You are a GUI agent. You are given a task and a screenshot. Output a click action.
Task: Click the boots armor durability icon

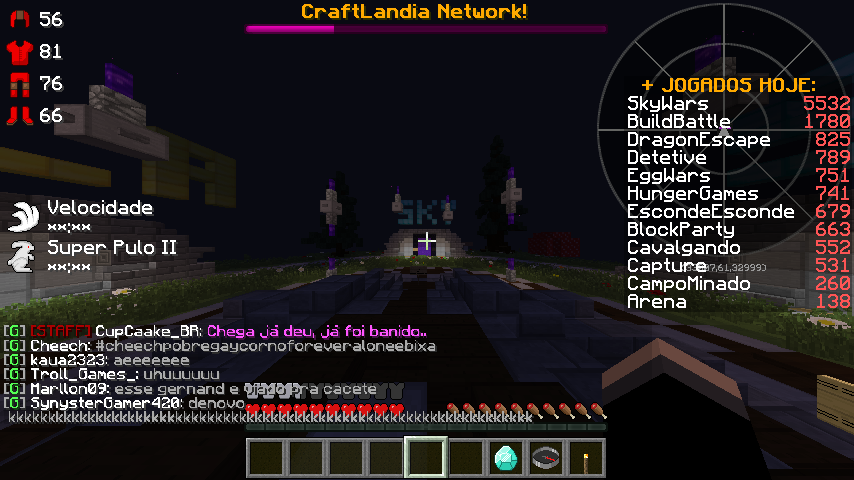(x=19, y=116)
